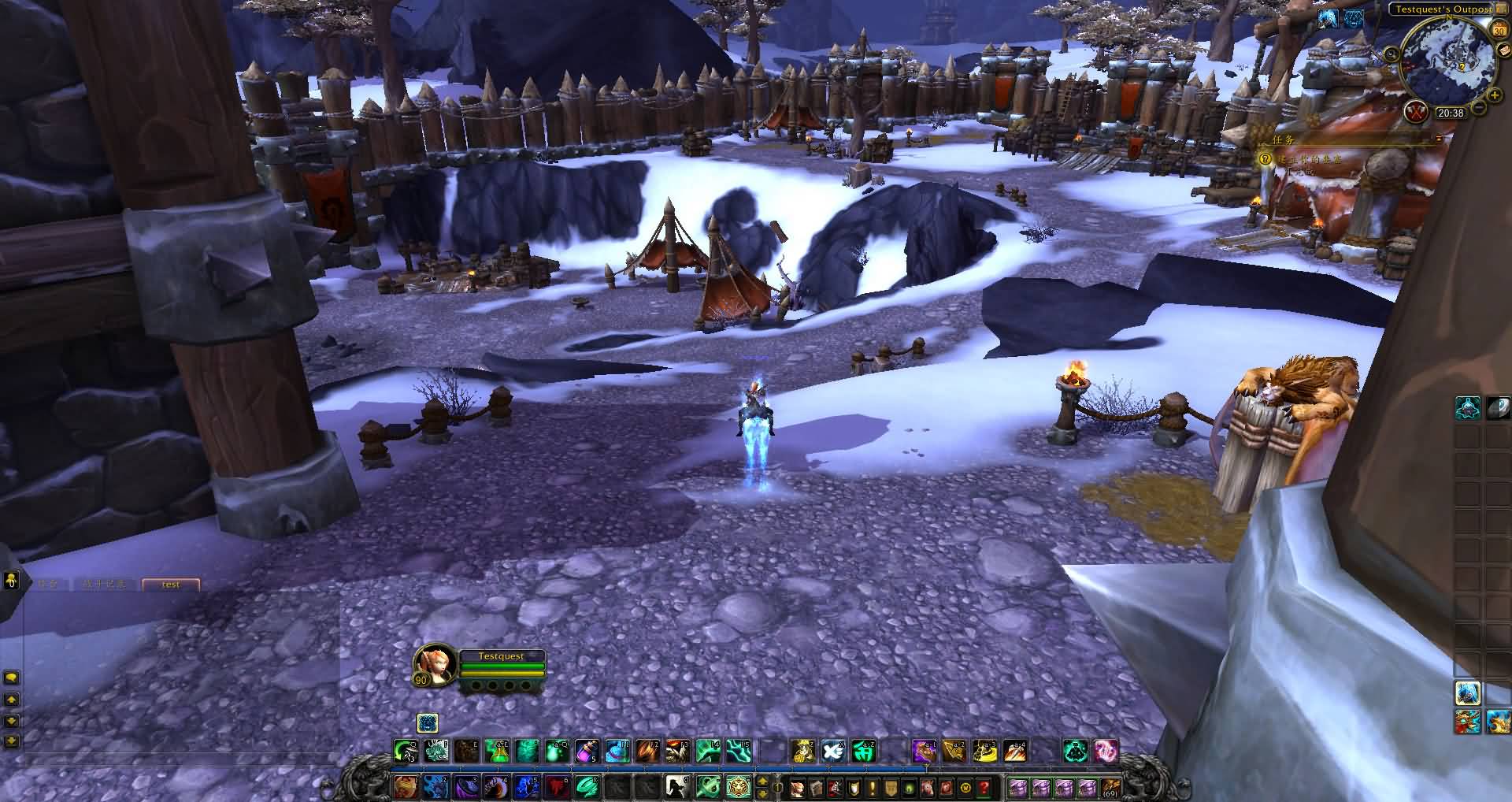Image resolution: width=1512 pixels, height=802 pixels.
Task: Open the calendar button showing 30
Action: click(1499, 29)
